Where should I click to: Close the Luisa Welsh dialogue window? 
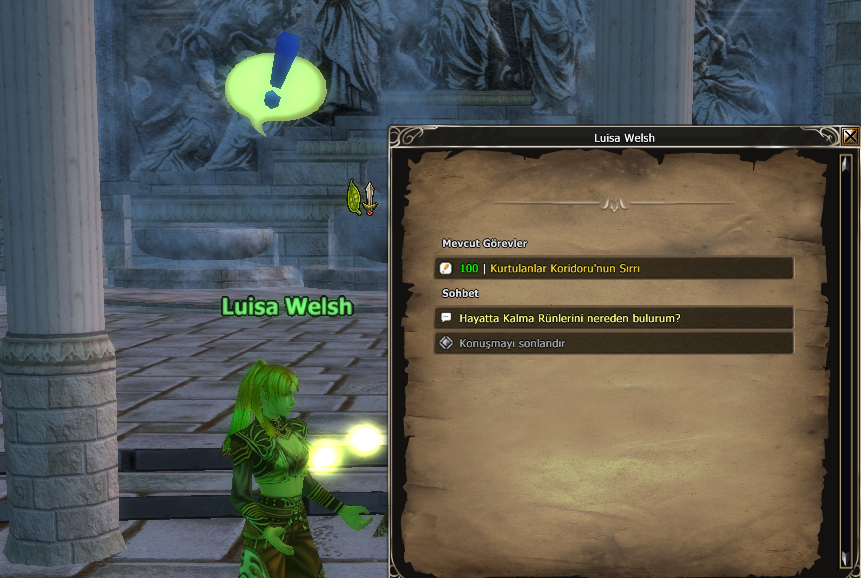click(x=850, y=137)
